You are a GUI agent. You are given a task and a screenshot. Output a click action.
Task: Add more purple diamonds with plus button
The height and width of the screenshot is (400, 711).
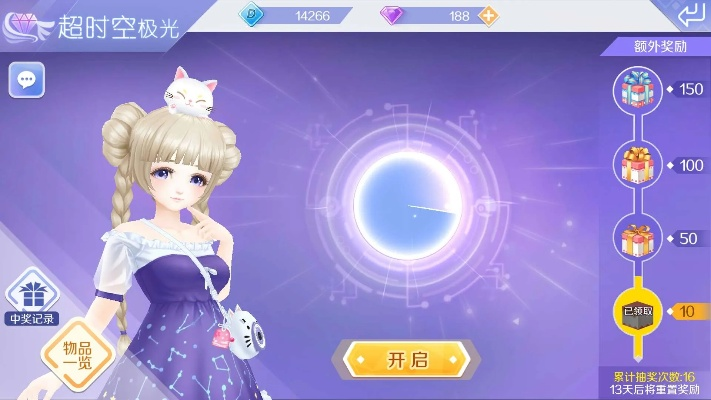coord(488,16)
